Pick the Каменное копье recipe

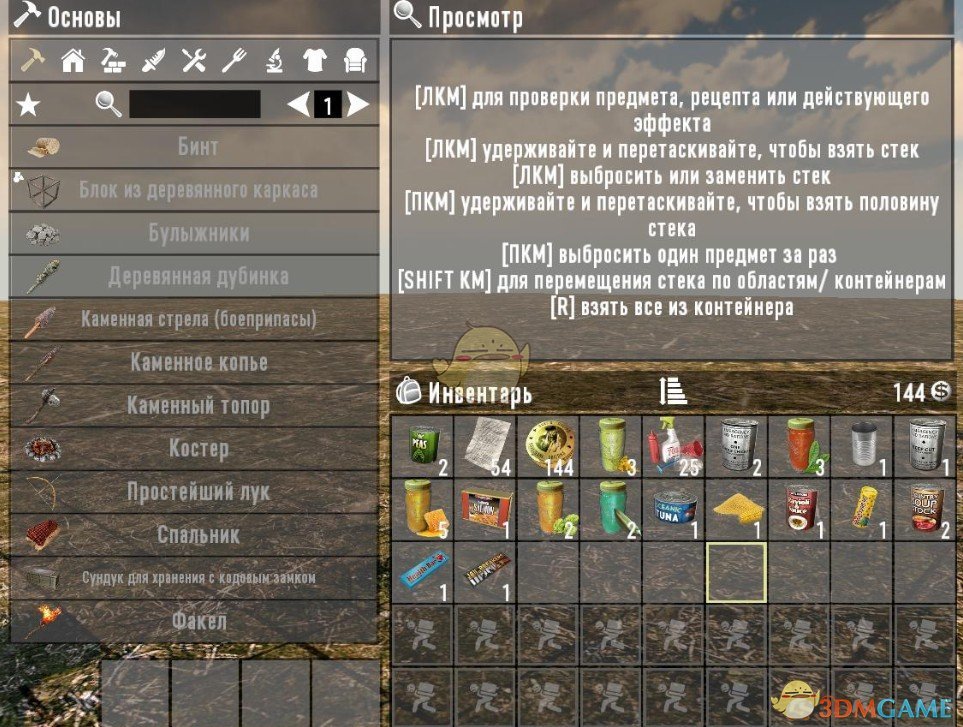pos(194,363)
